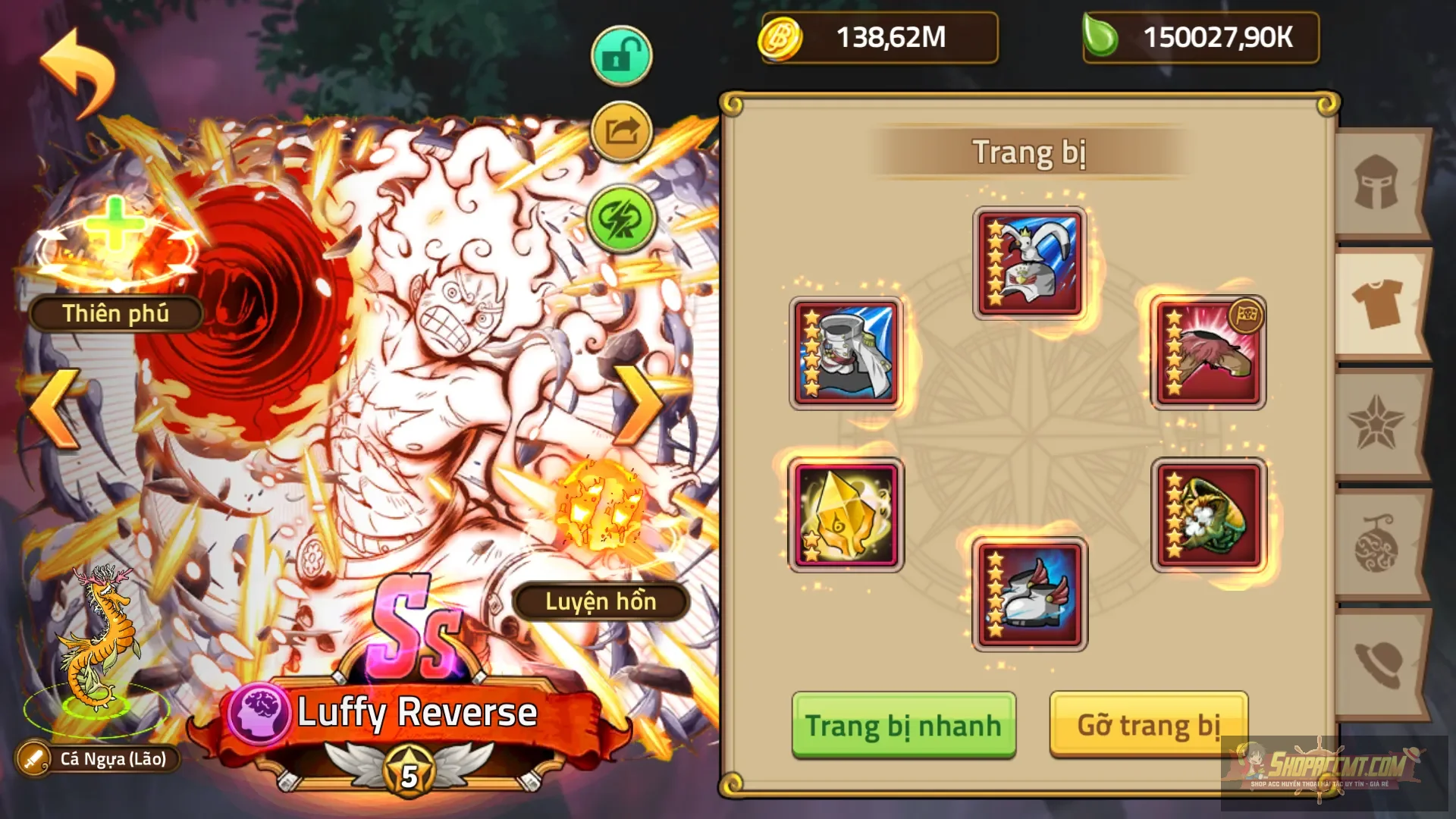Open the Thiên phú panel

coord(114,313)
